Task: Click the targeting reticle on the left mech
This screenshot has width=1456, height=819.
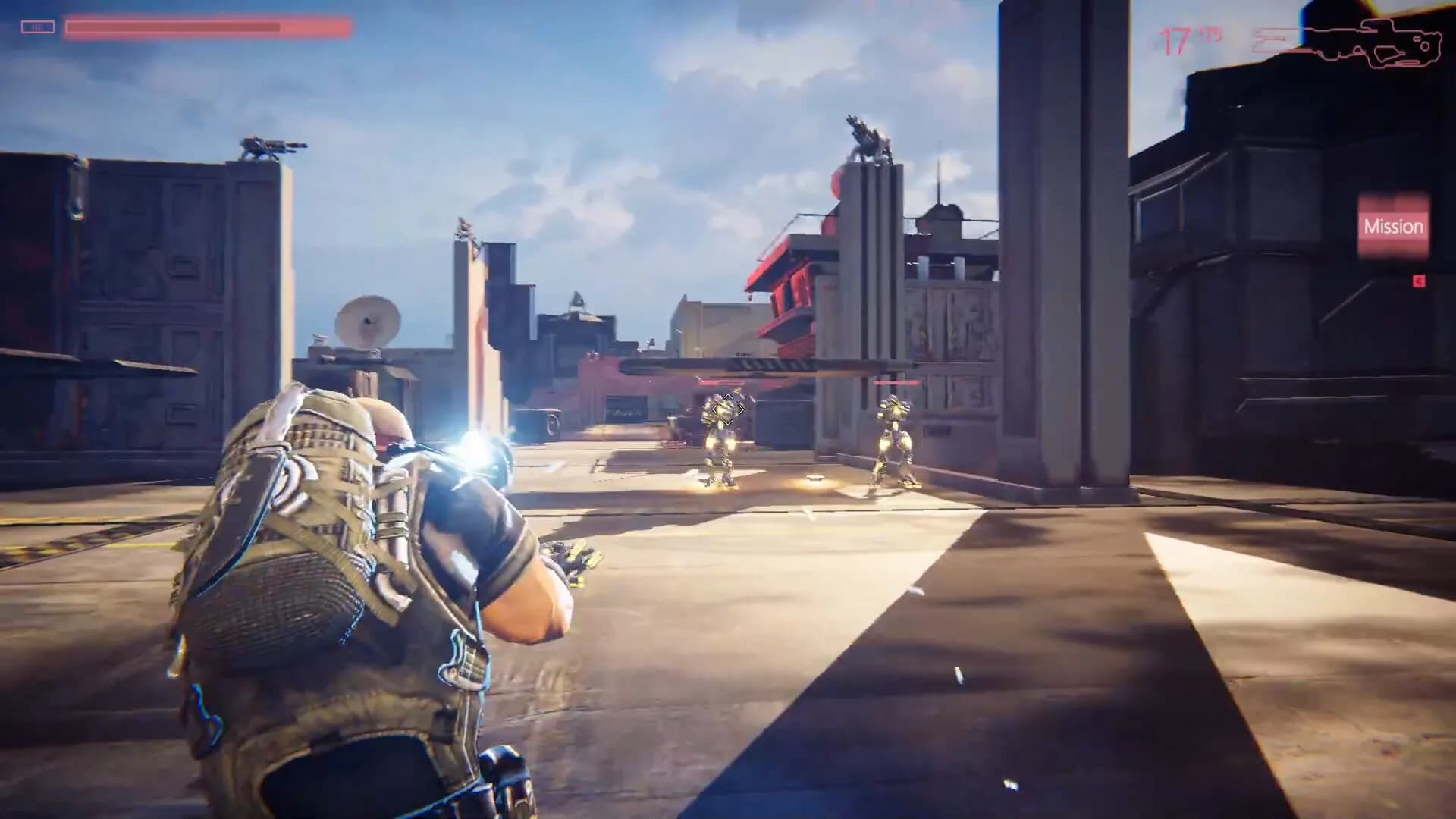Action: click(x=726, y=409)
